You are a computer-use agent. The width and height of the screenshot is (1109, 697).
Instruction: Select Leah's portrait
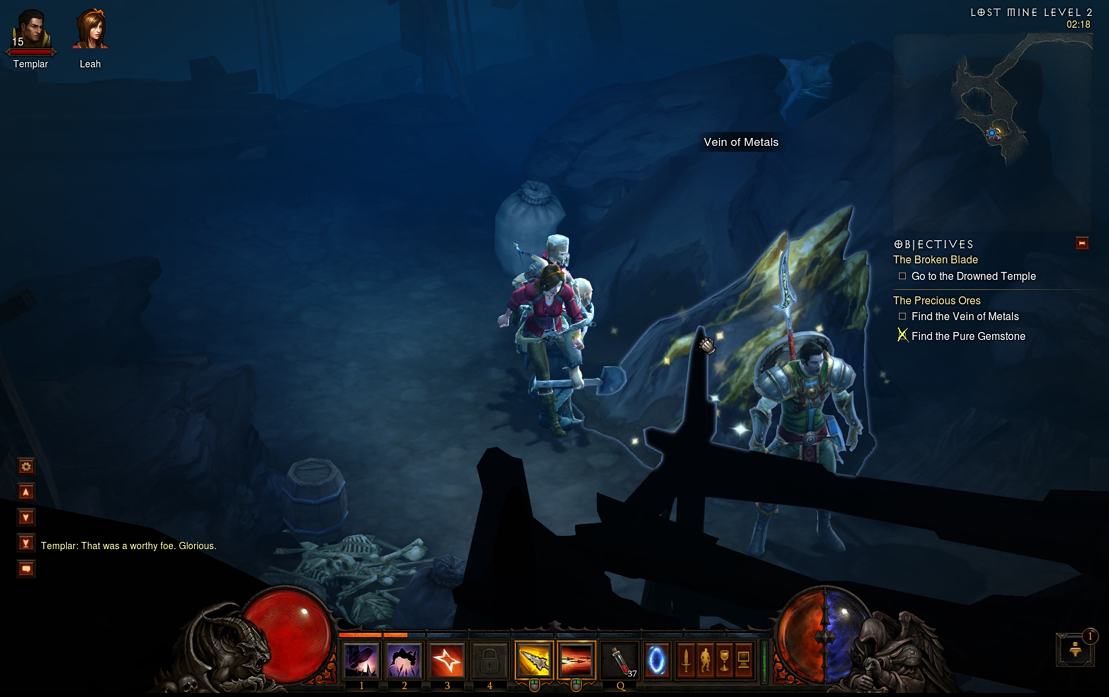[x=90, y=29]
